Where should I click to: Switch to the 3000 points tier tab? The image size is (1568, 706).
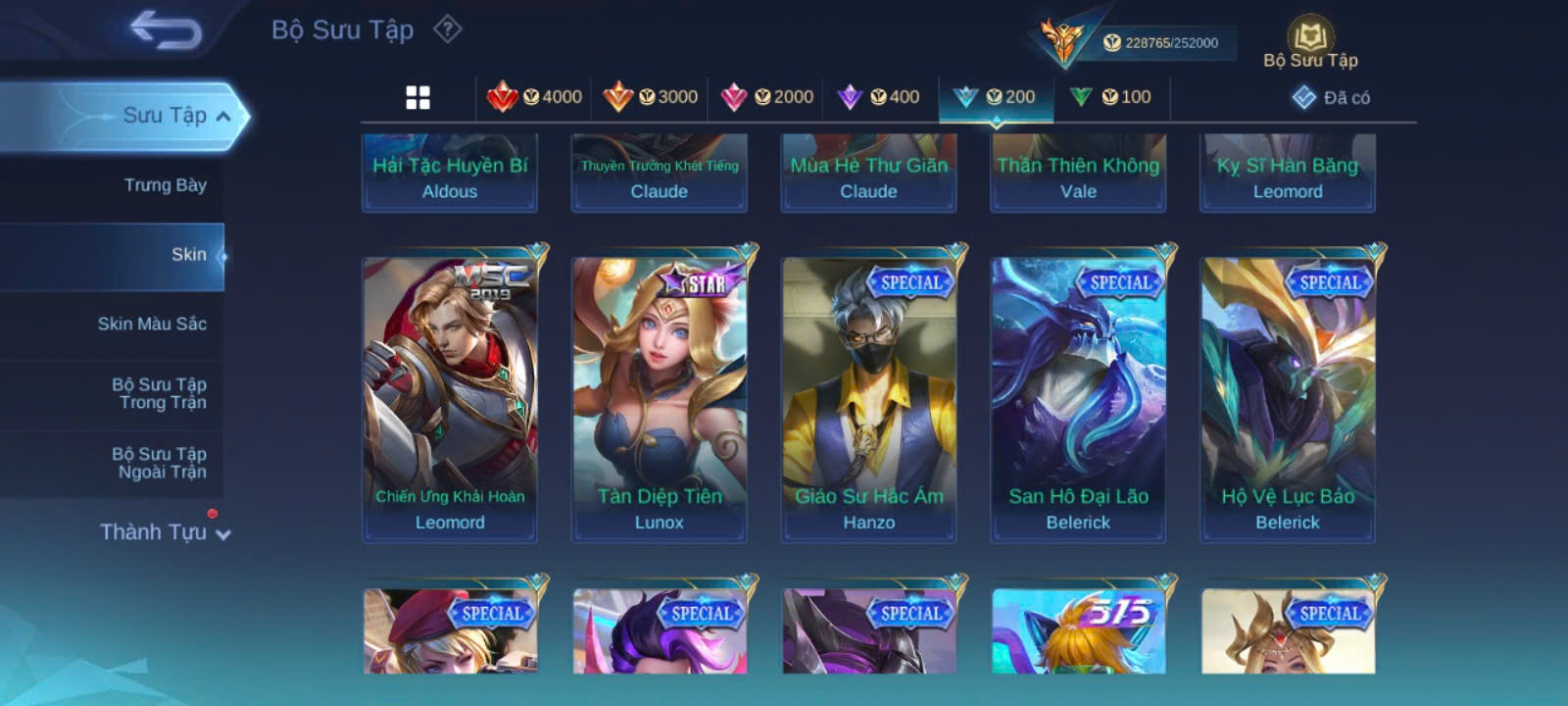click(651, 97)
